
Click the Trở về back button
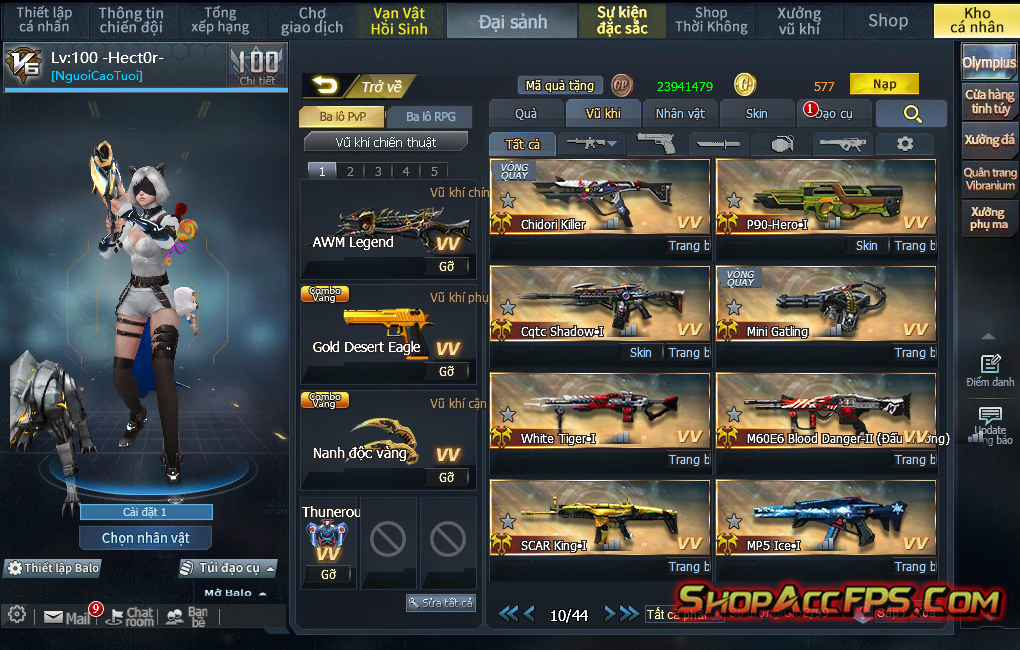click(358, 87)
